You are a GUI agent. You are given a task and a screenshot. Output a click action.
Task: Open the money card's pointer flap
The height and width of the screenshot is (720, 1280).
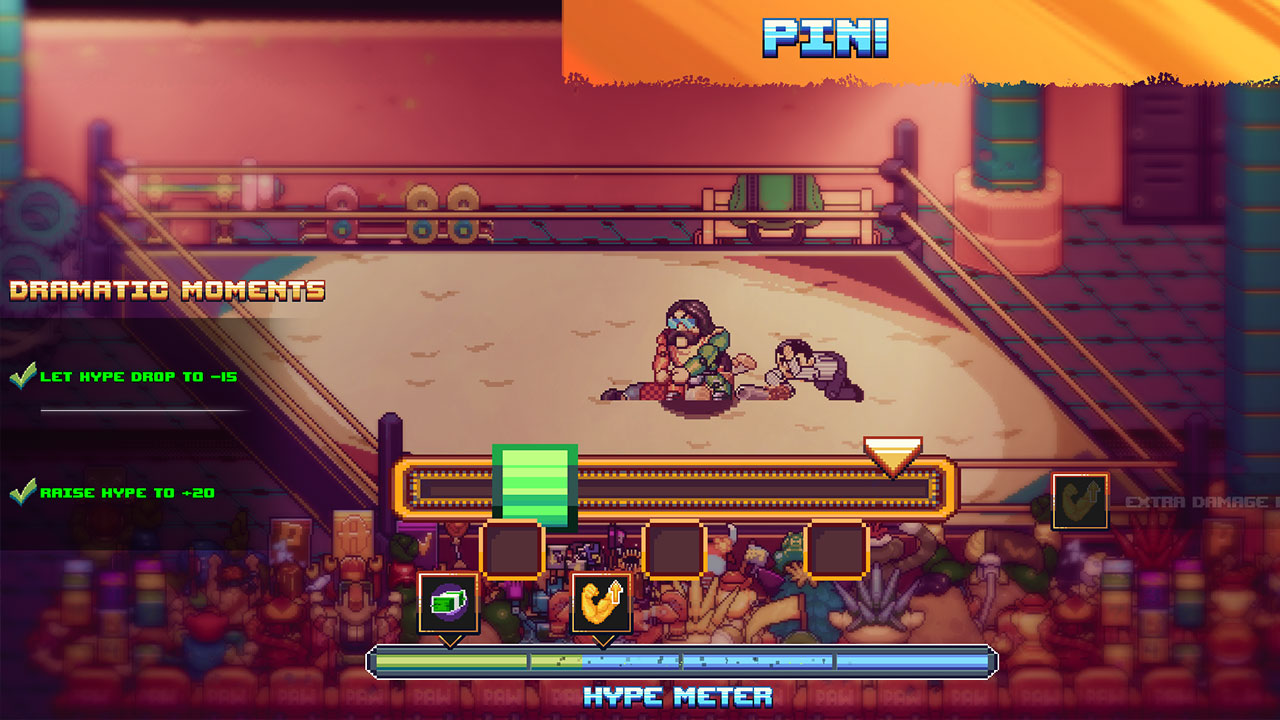[452, 640]
